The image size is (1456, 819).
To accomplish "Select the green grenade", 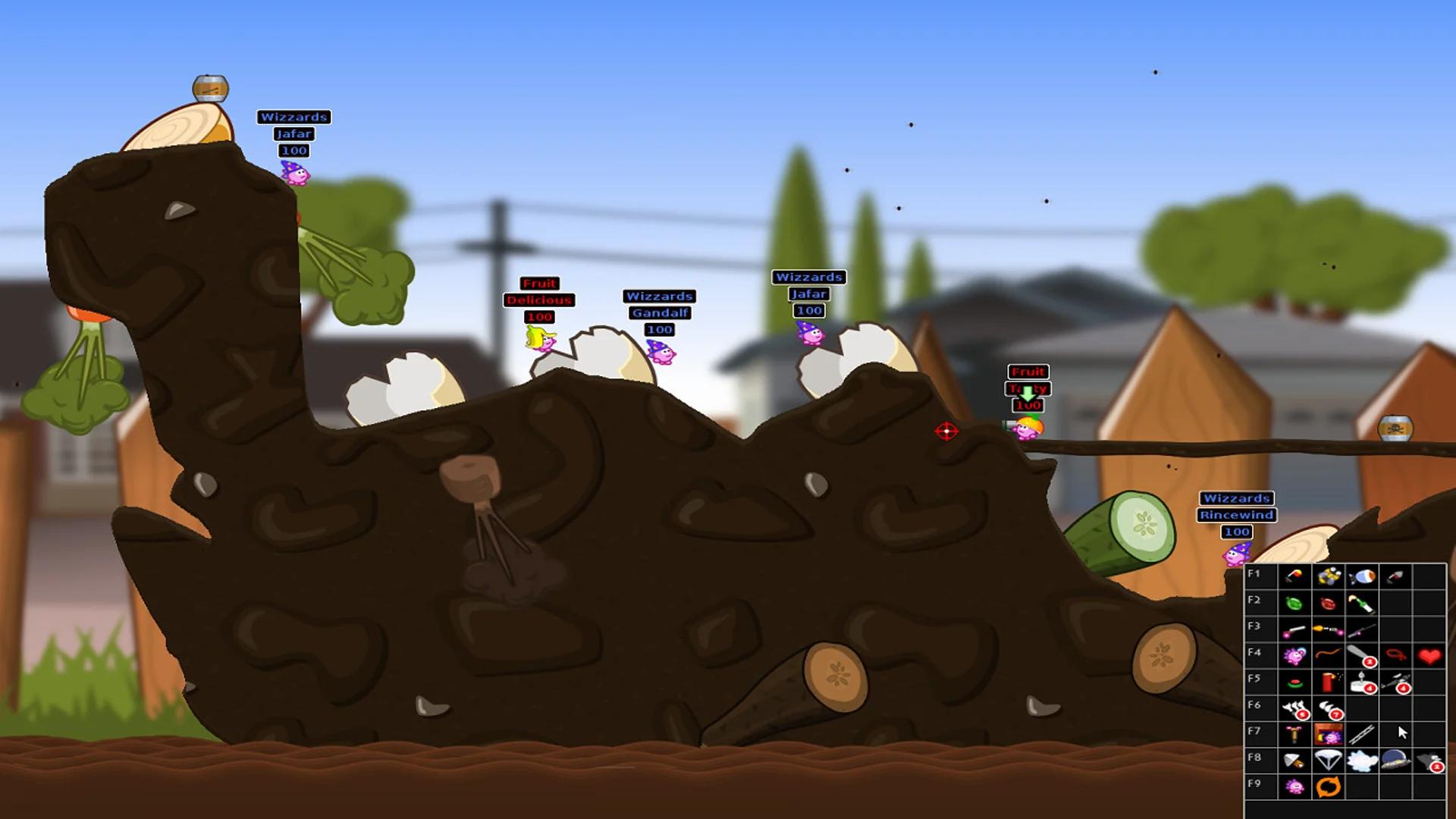I will 1294,604.
